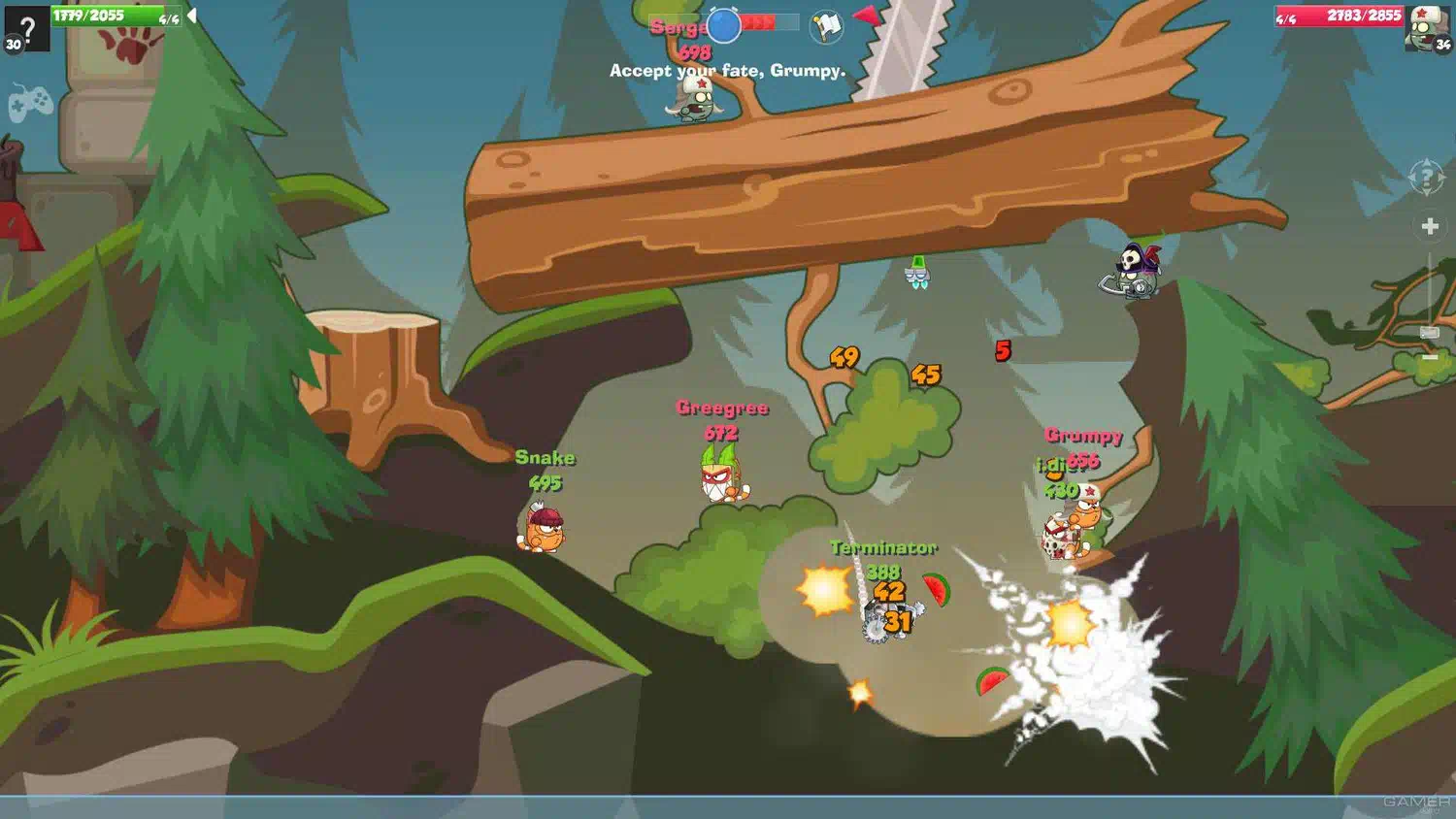Click the white surrender flag icon

(x=827, y=26)
